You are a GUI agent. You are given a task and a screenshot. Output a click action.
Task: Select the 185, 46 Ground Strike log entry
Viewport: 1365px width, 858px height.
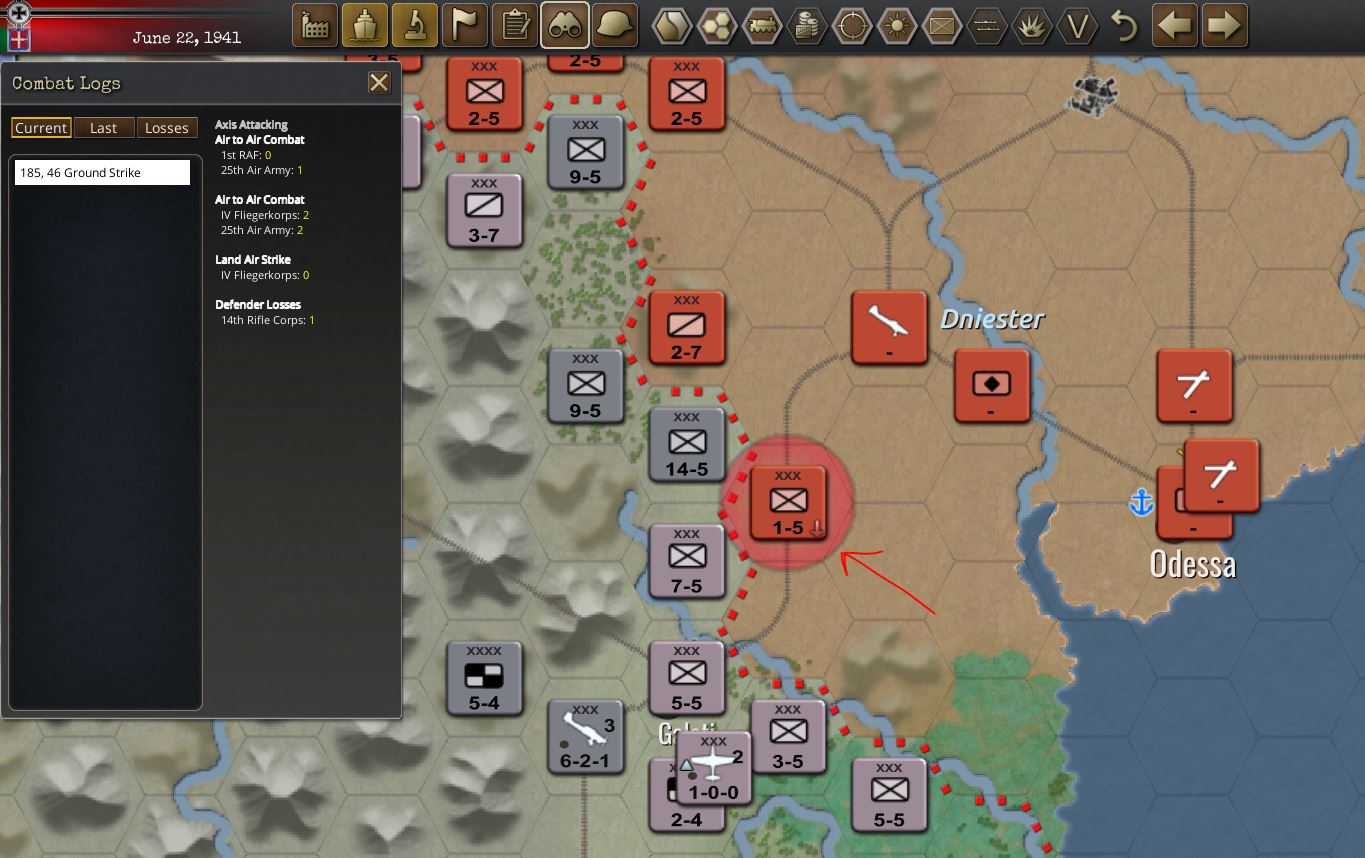click(100, 171)
